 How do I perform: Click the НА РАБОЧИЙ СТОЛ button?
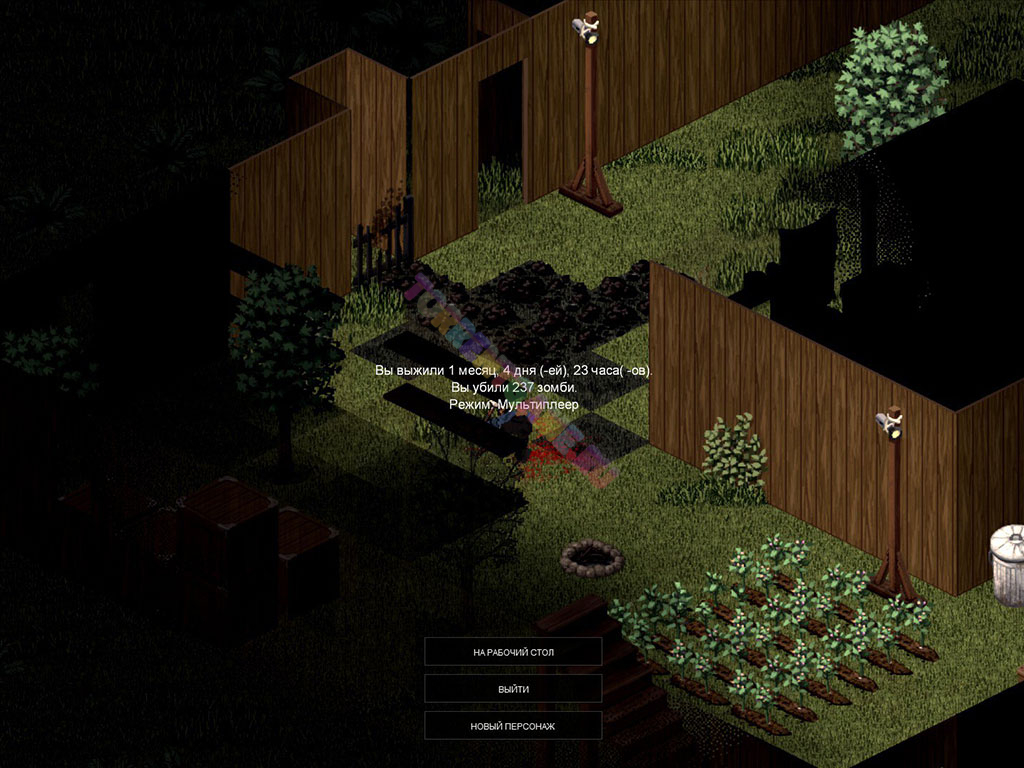[513, 652]
